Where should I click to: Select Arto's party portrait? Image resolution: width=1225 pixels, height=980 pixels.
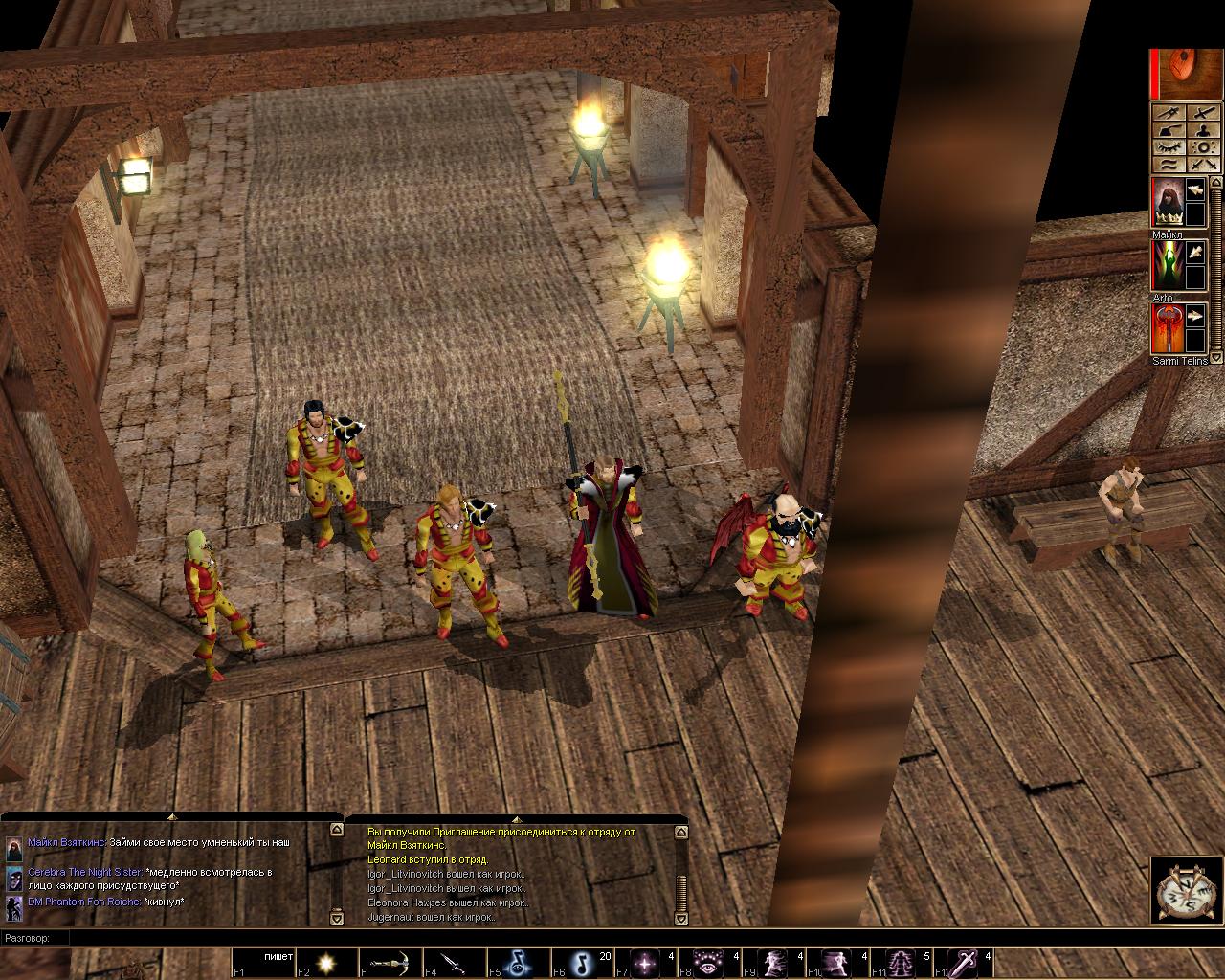pos(1166,265)
